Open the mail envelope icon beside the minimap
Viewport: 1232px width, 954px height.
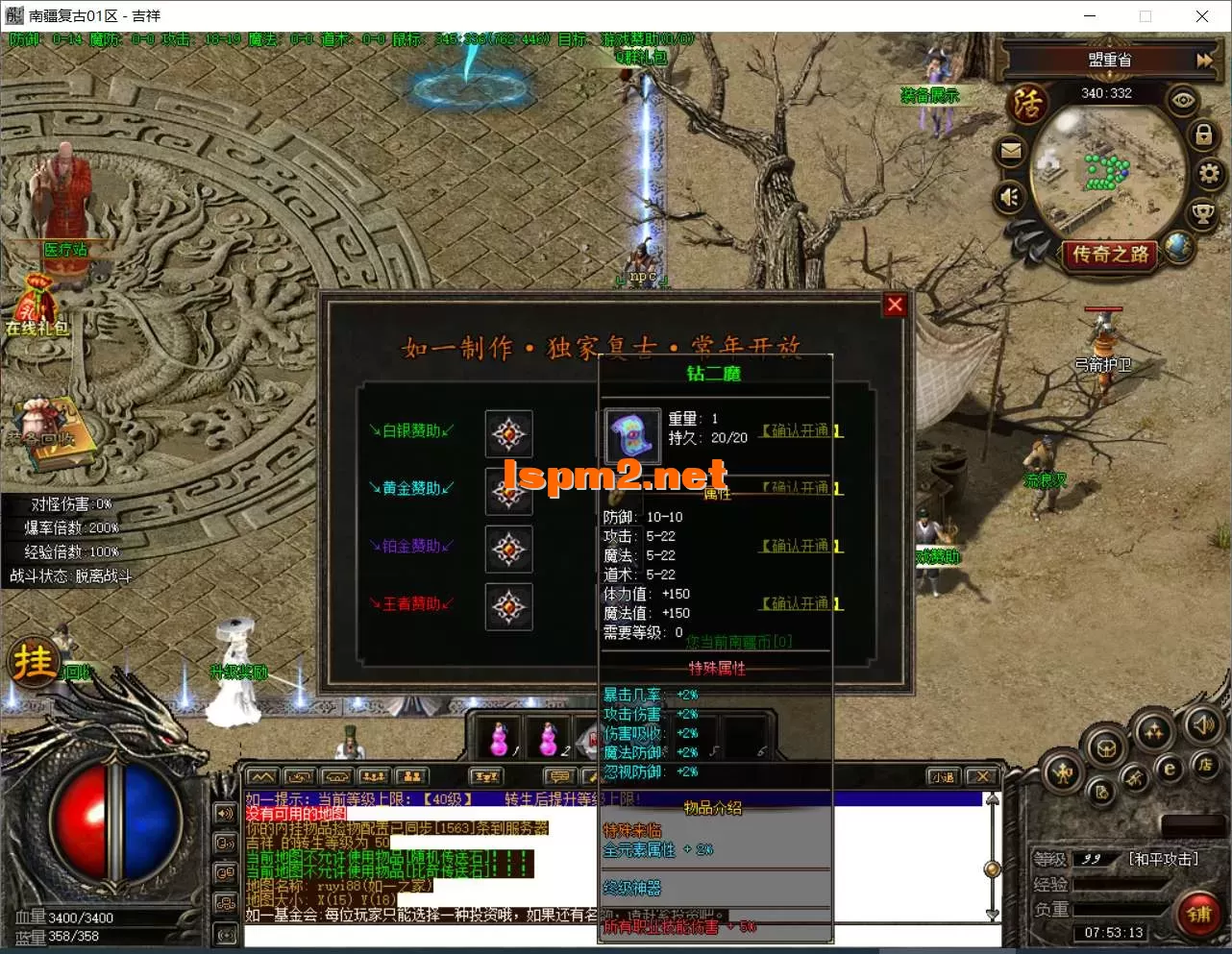click(1011, 151)
